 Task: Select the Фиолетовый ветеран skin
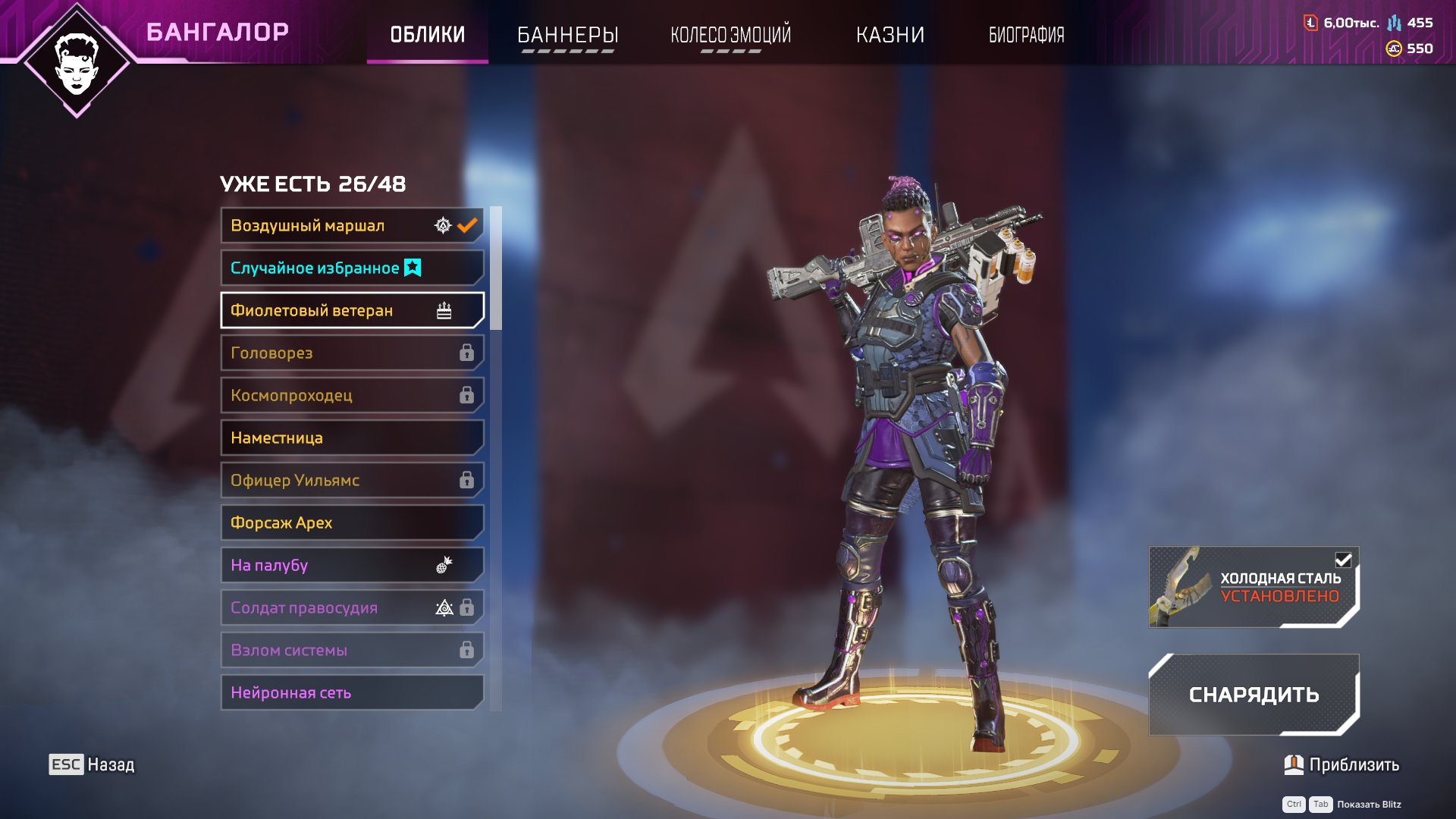click(x=352, y=310)
